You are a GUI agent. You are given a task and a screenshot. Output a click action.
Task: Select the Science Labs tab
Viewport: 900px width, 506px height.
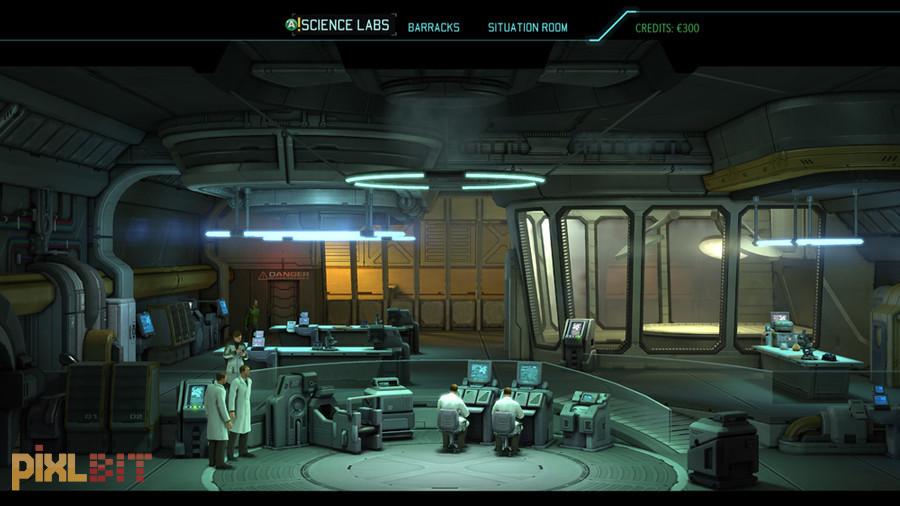point(346,26)
